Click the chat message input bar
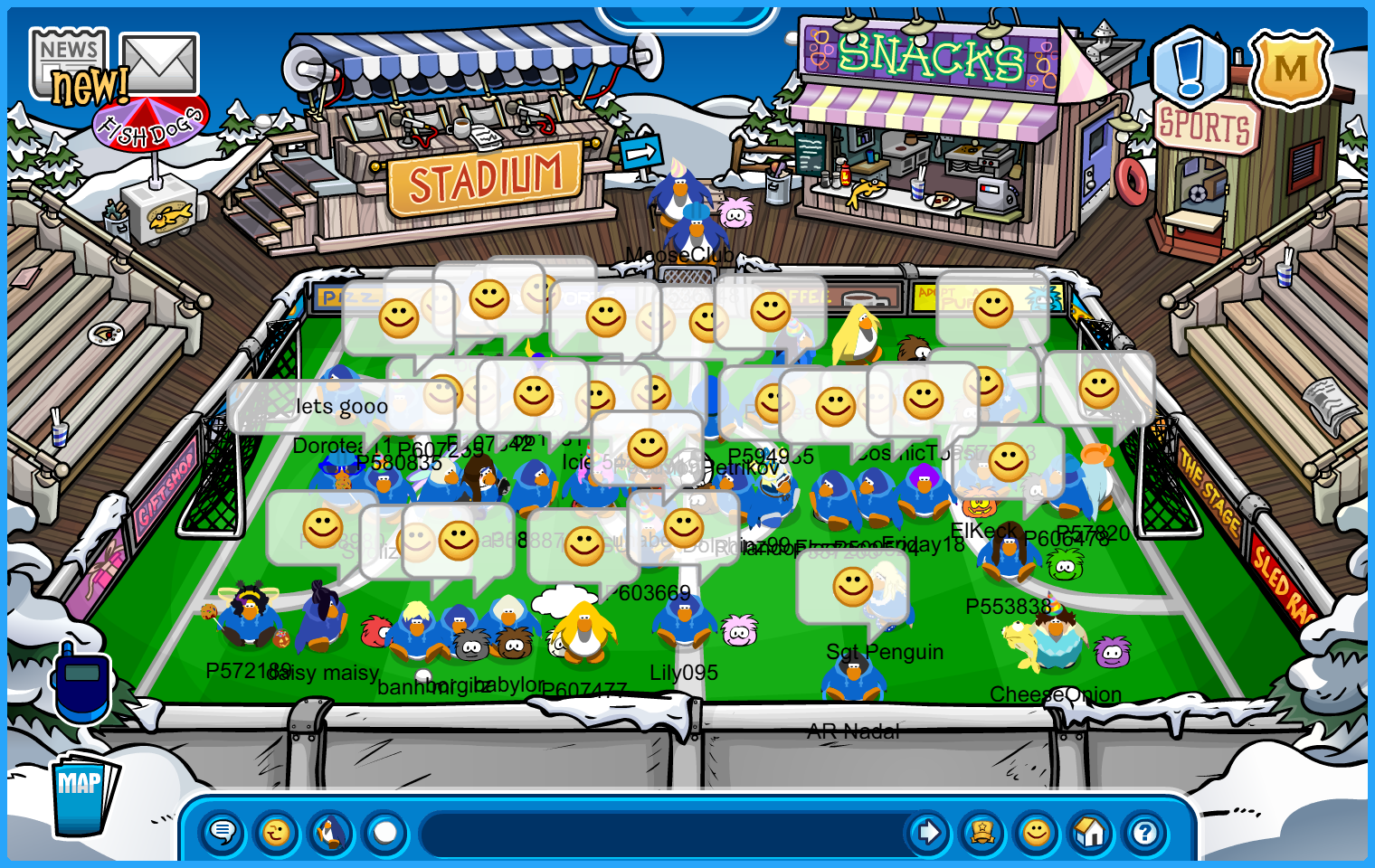This screenshot has height=868, width=1375. point(660,833)
